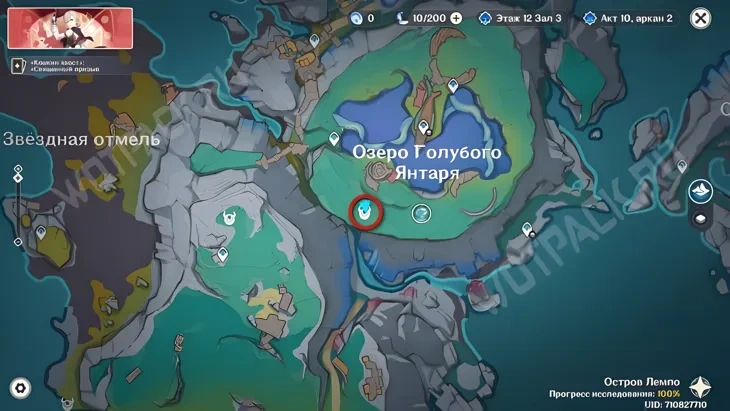This screenshot has height=411, width=730.
Task: Click the small layer-stack button
Action: (x=701, y=218)
